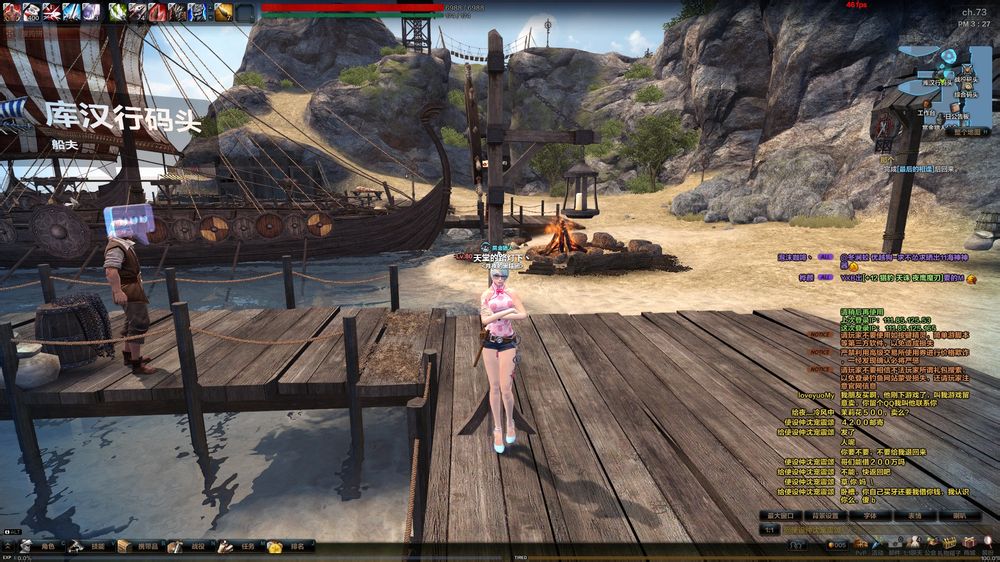Click the 1:1 chat mode button
This screenshot has width=1000, height=562.
[x=770, y=529]
